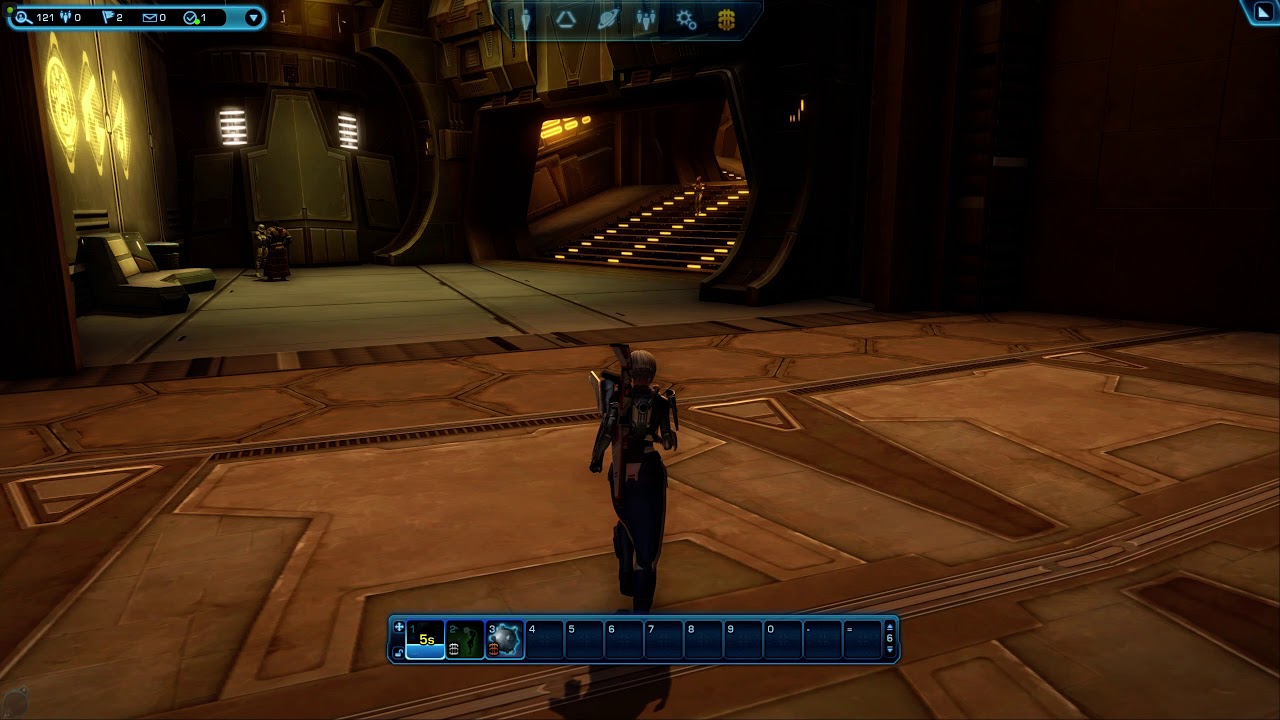Click the magnifying glass search icon
1280x720 pixels.
[23, 18]
